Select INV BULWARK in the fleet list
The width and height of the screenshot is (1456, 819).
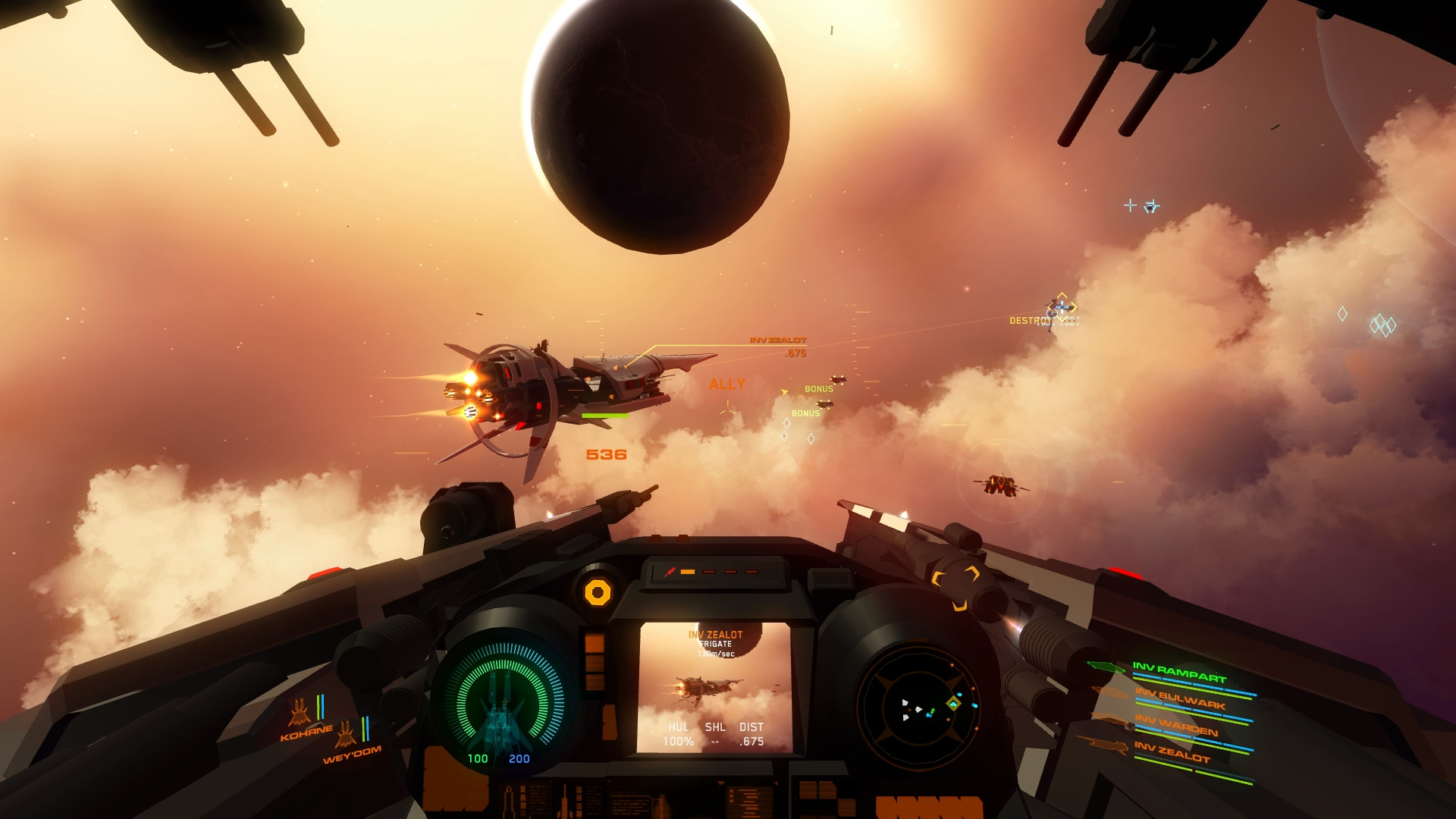(x=1180, y=699)
